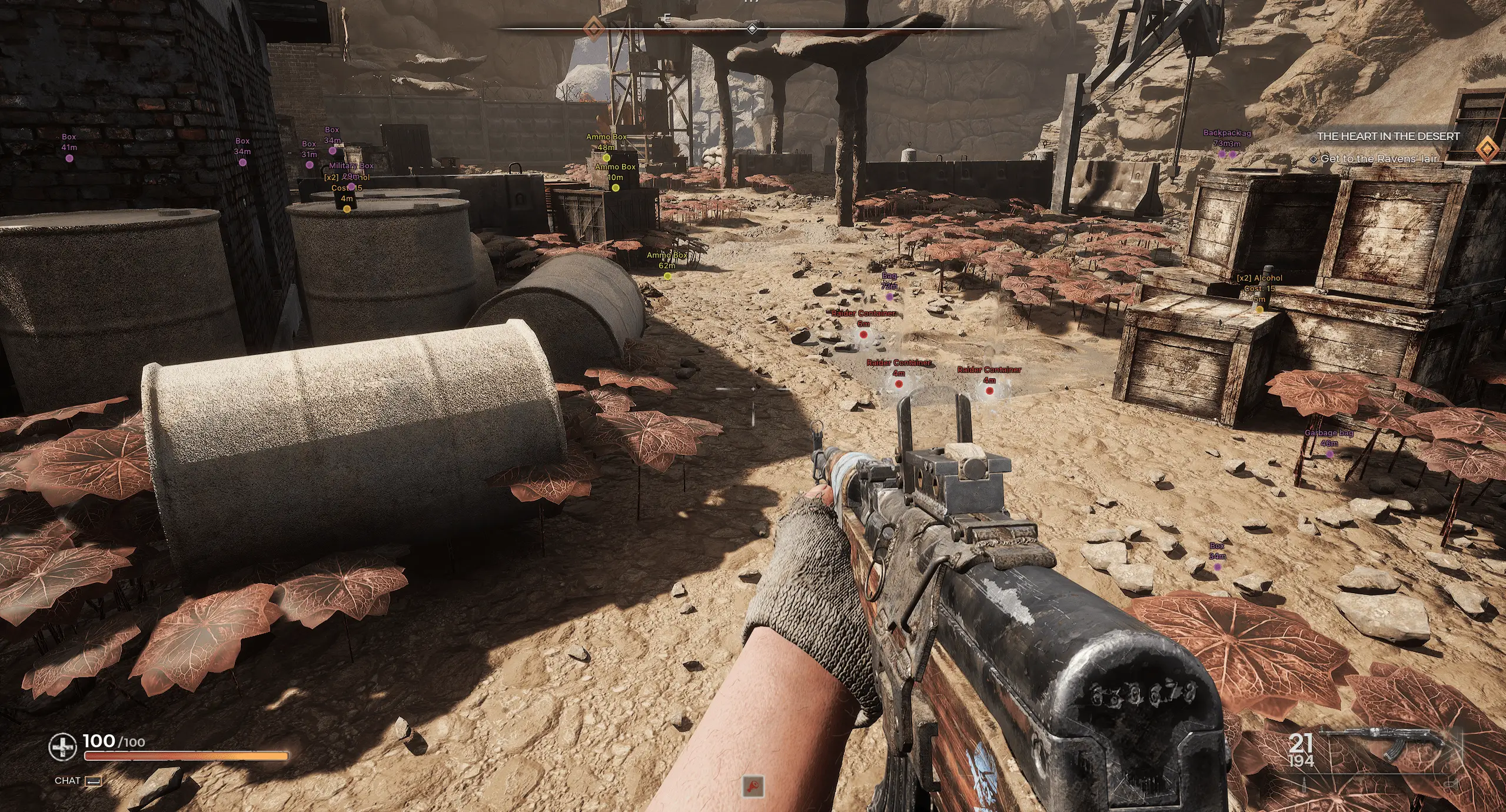Select the Raider Container 6m marker

tap(863, 334)
